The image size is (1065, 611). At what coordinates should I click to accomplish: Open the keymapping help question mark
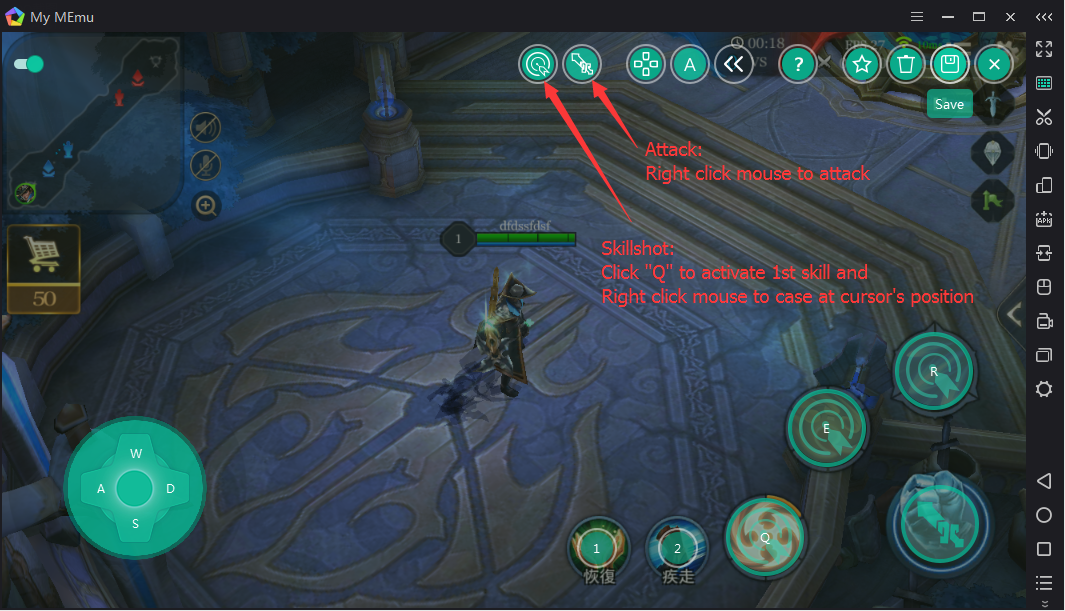pos(797,65)
